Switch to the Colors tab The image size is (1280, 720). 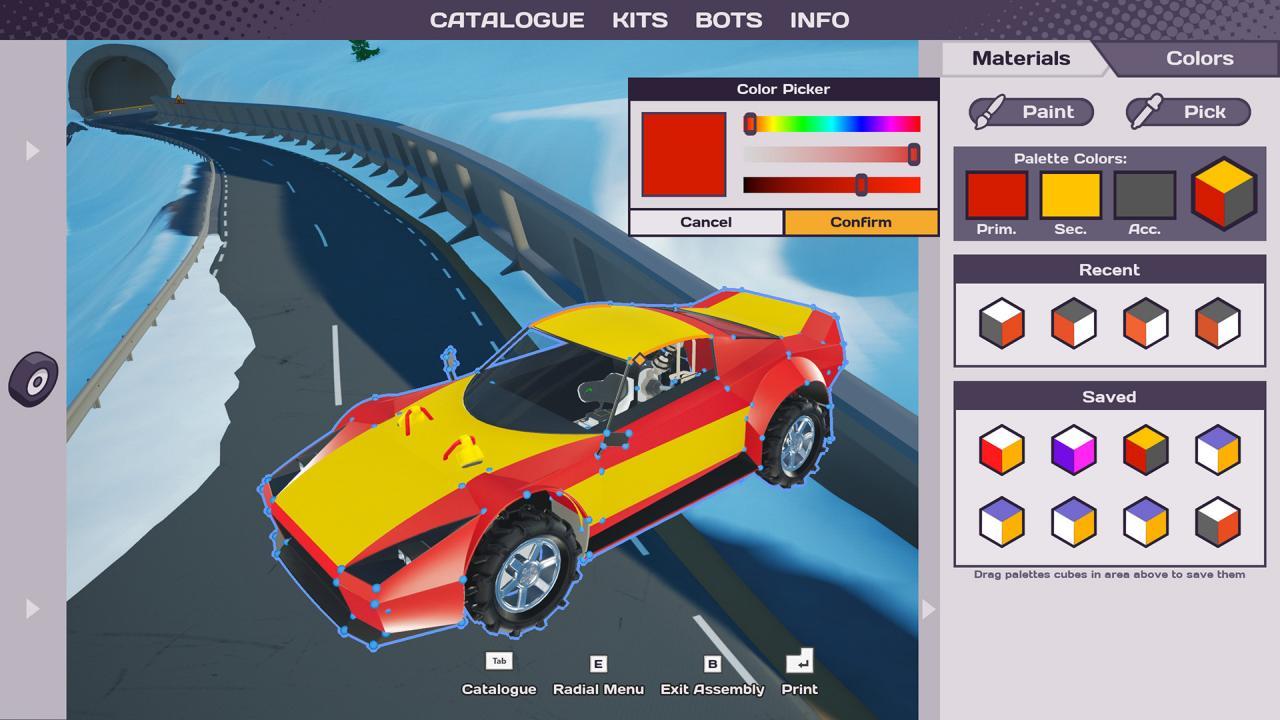point(1199,58)
